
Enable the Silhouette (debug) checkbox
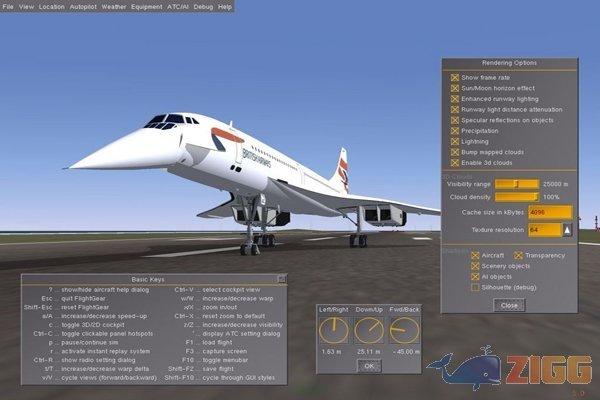[x=475, y=287]
